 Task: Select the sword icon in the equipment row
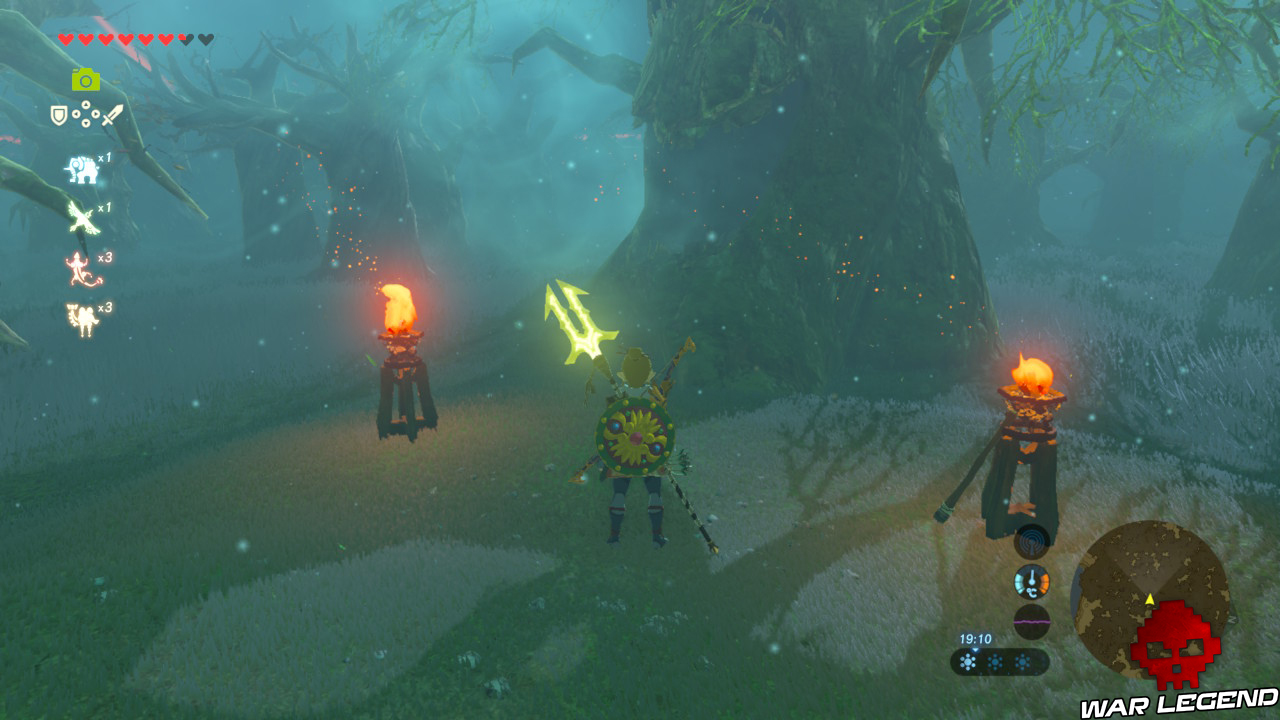113,114
